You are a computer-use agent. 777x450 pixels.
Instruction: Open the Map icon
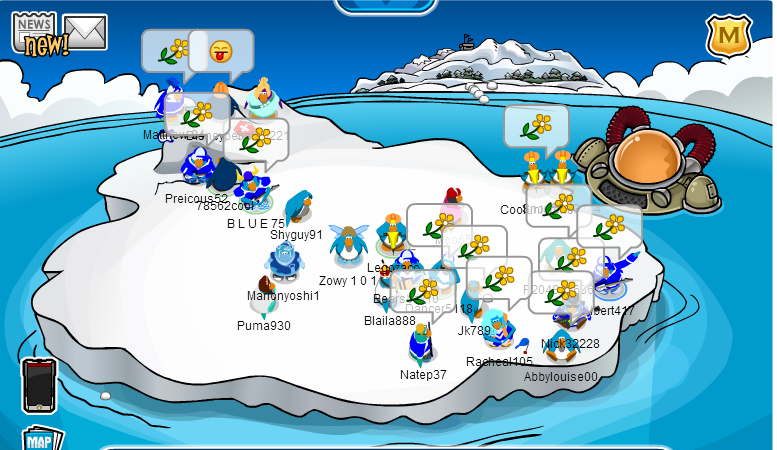coord(42,440)
